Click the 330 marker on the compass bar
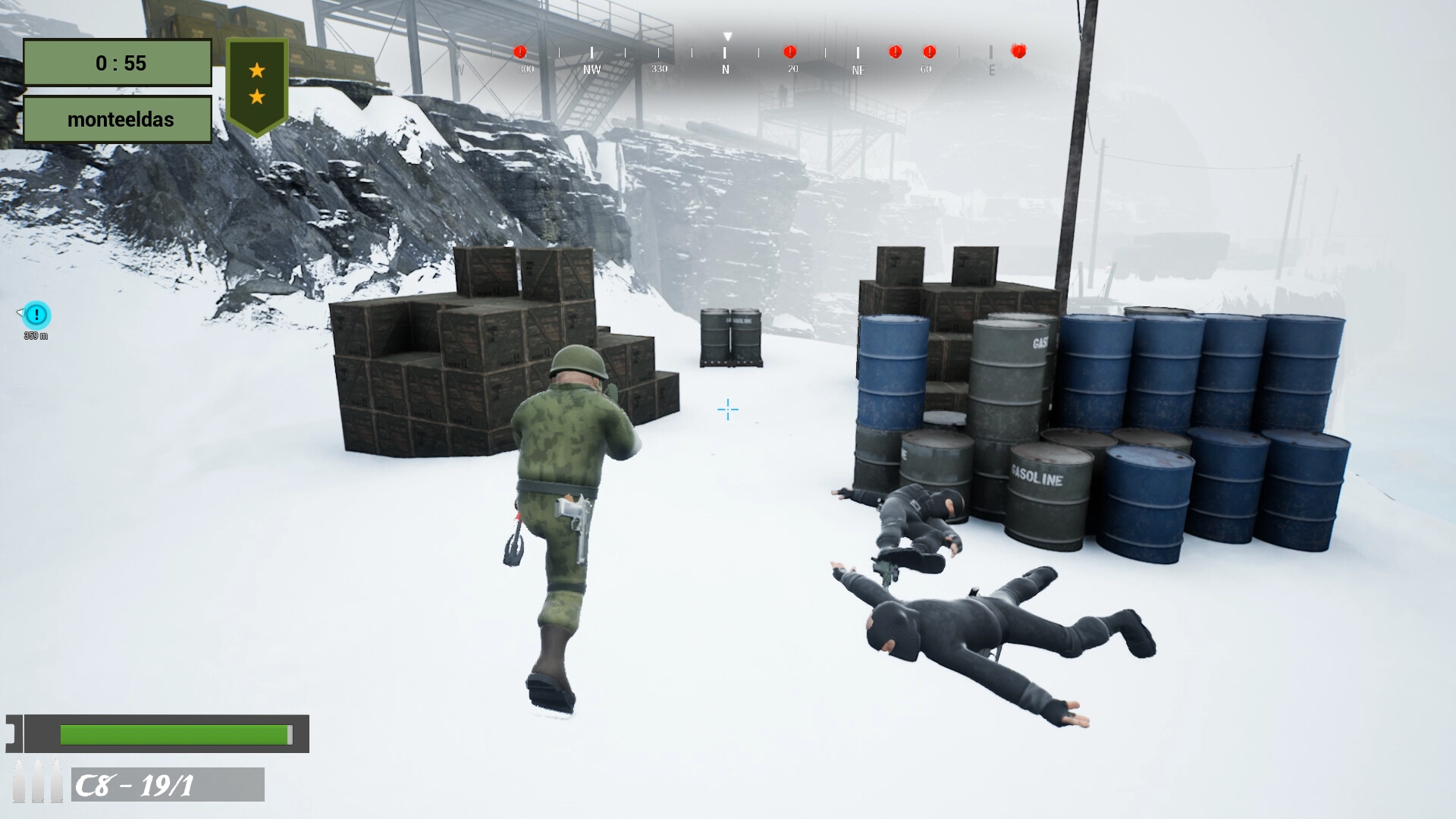The width and height of the screenshot is (1456, 819). (x=661, y=68)
